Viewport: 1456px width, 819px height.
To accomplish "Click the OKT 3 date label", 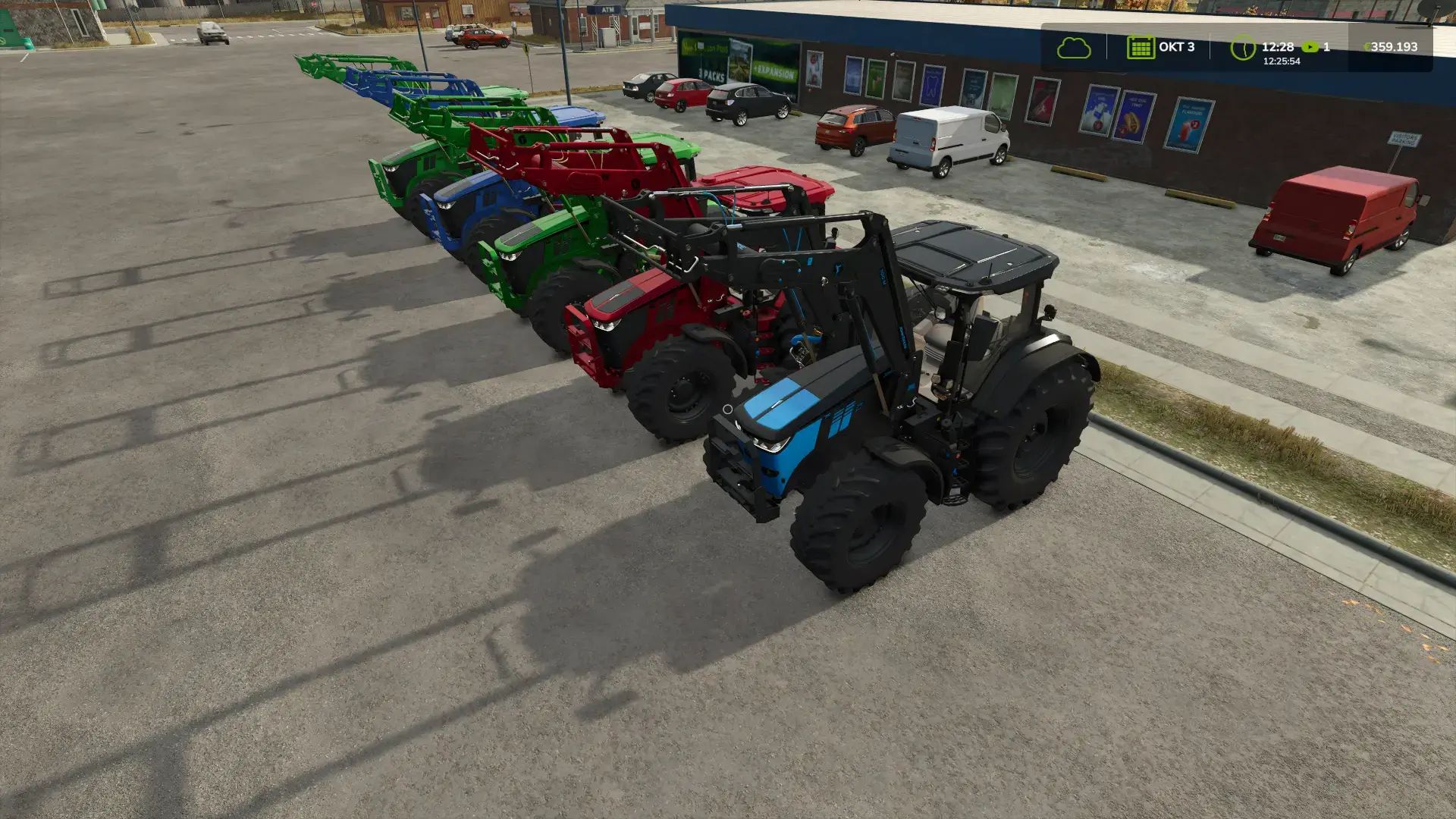I will coord(1177,46).
